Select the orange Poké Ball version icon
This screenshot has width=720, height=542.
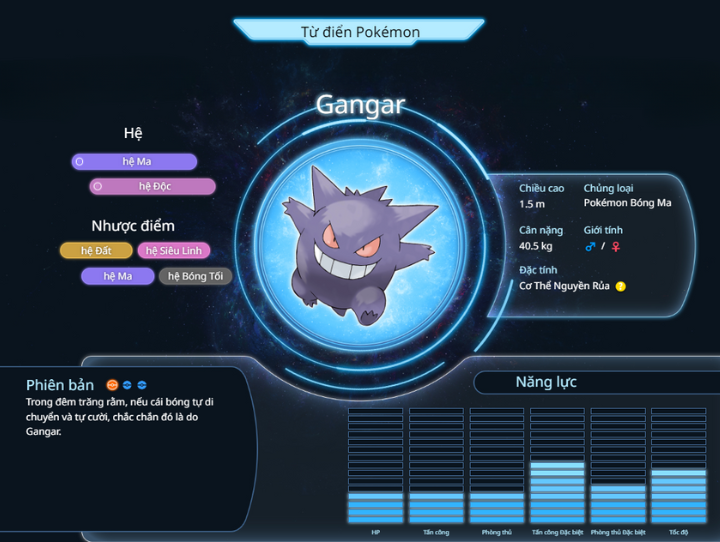pyautogui.click(x=112, y=385)
